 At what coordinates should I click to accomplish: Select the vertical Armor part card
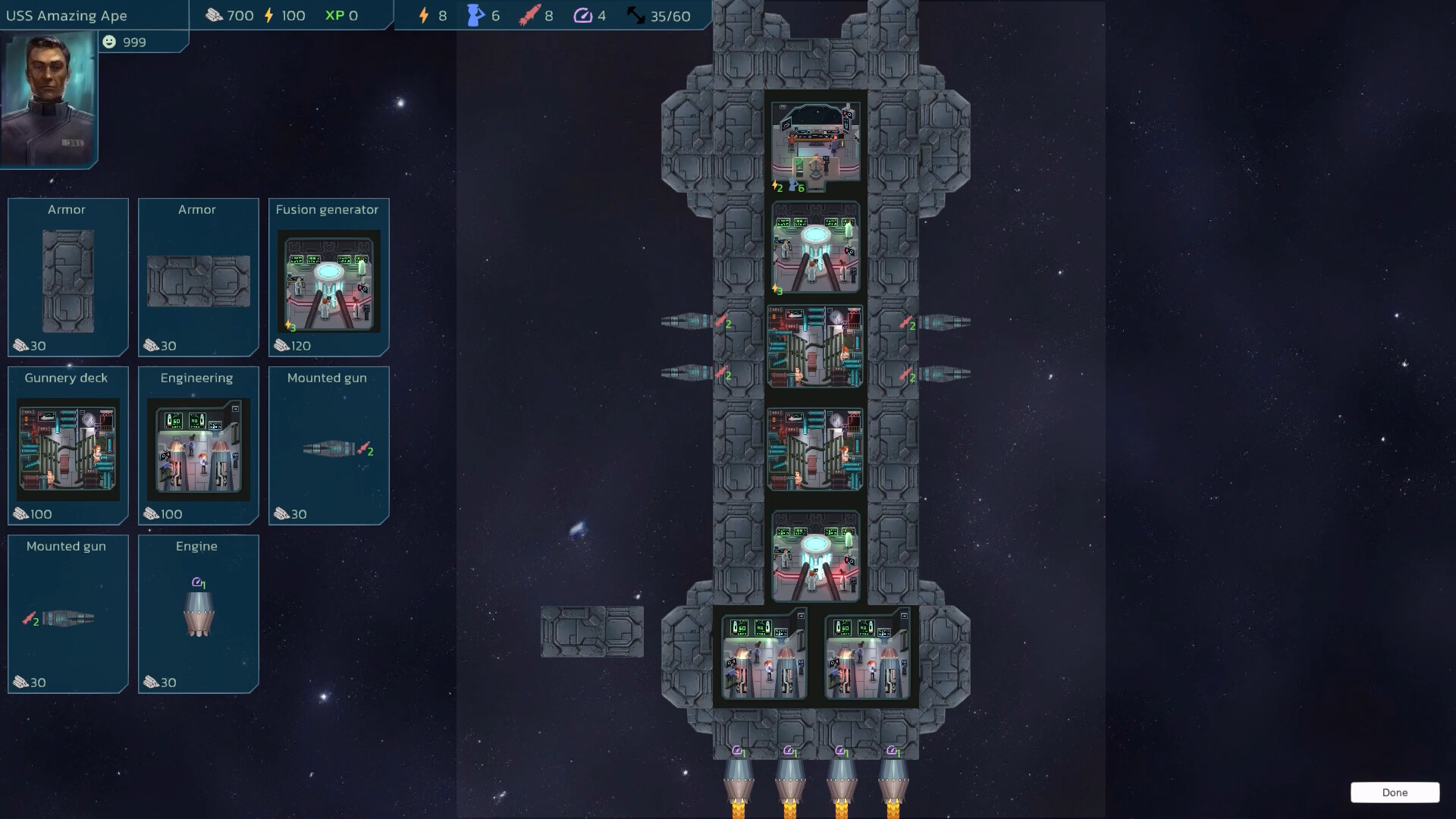[x=68, y=278]
